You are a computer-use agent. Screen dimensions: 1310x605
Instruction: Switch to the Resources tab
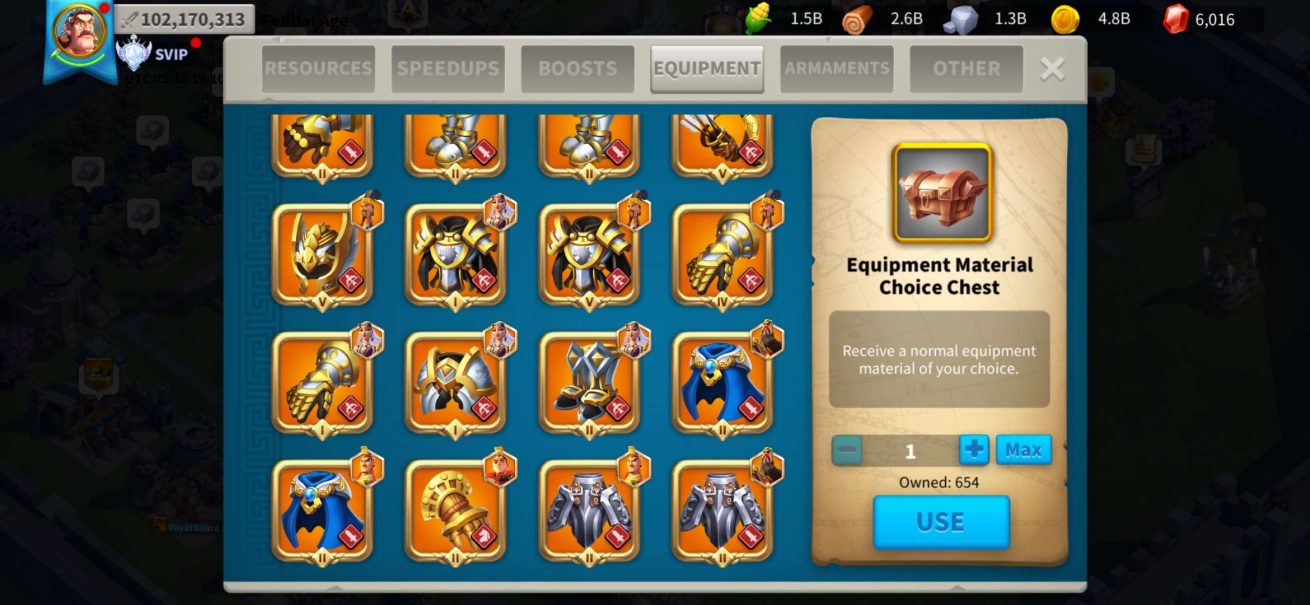point(318,69)
